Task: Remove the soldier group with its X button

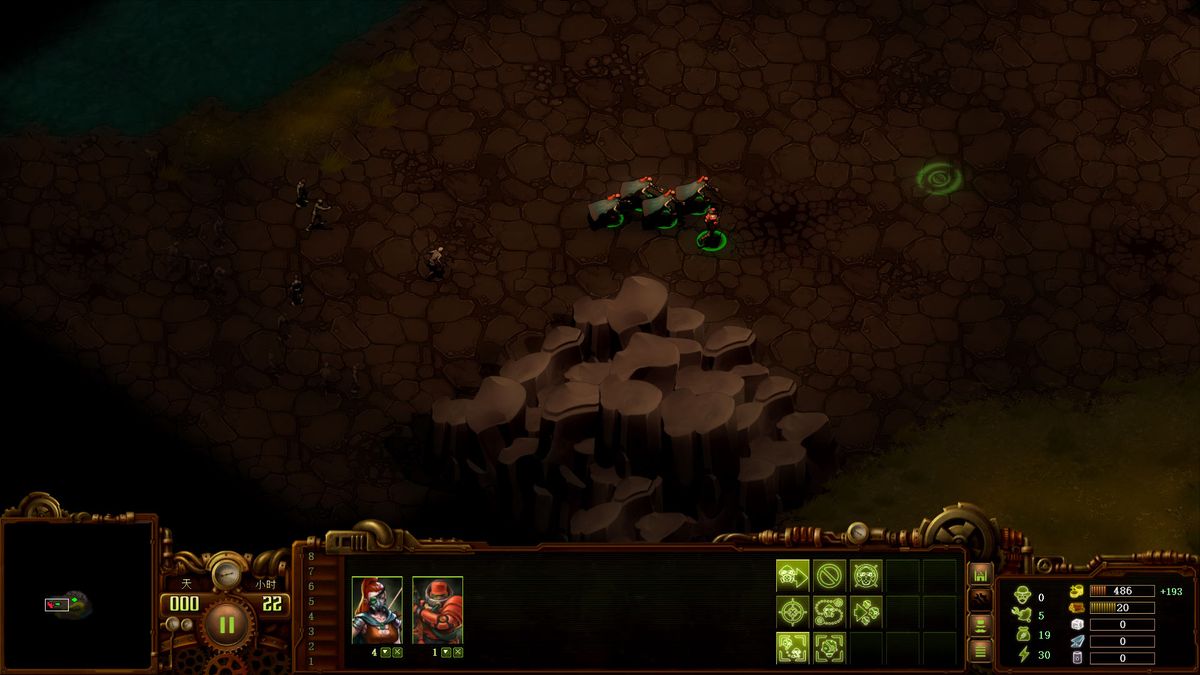Action: pyautogui.click(x=458, y=652)
